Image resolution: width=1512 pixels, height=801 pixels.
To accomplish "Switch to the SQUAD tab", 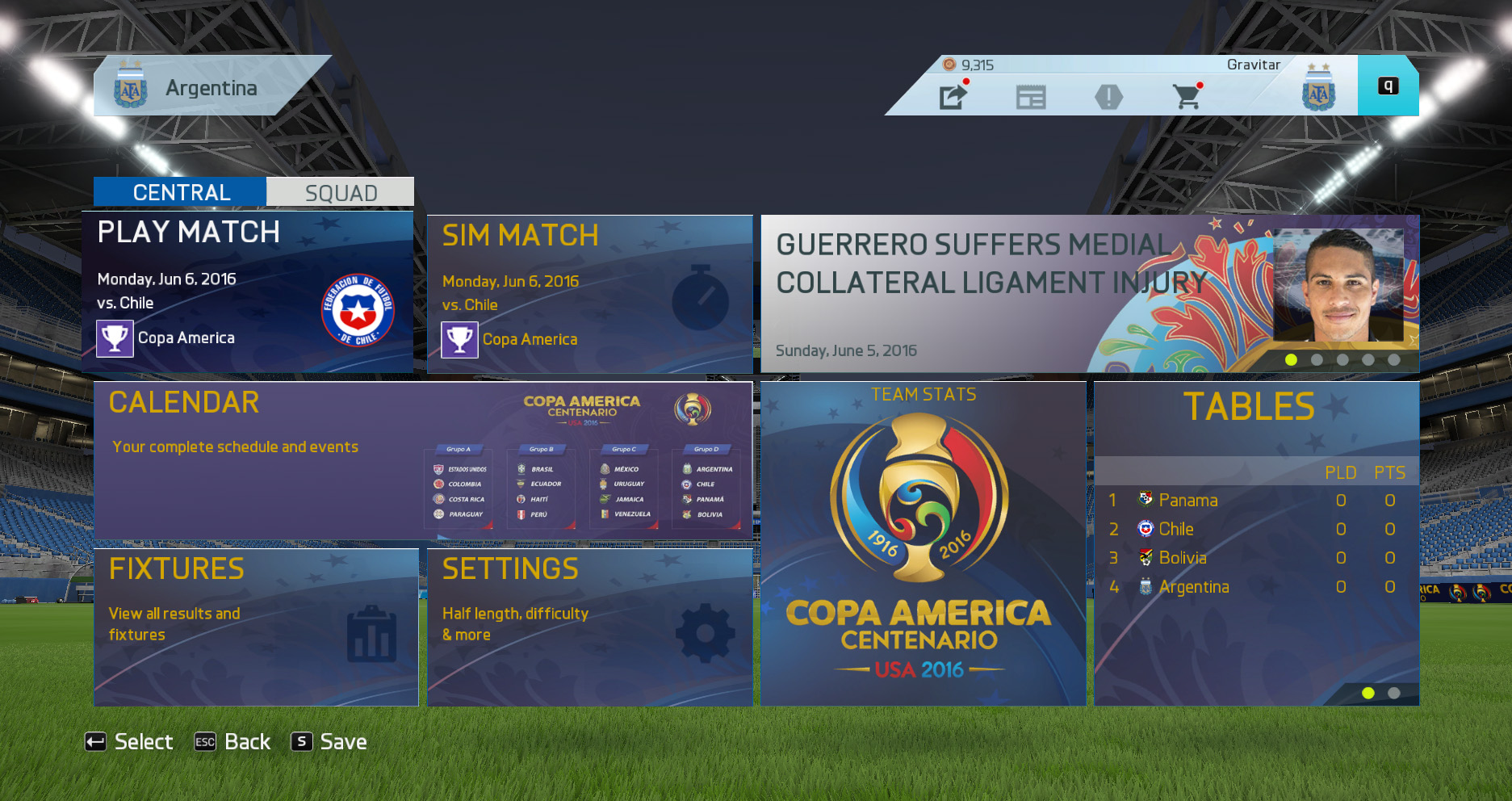I will pos(340,193).
